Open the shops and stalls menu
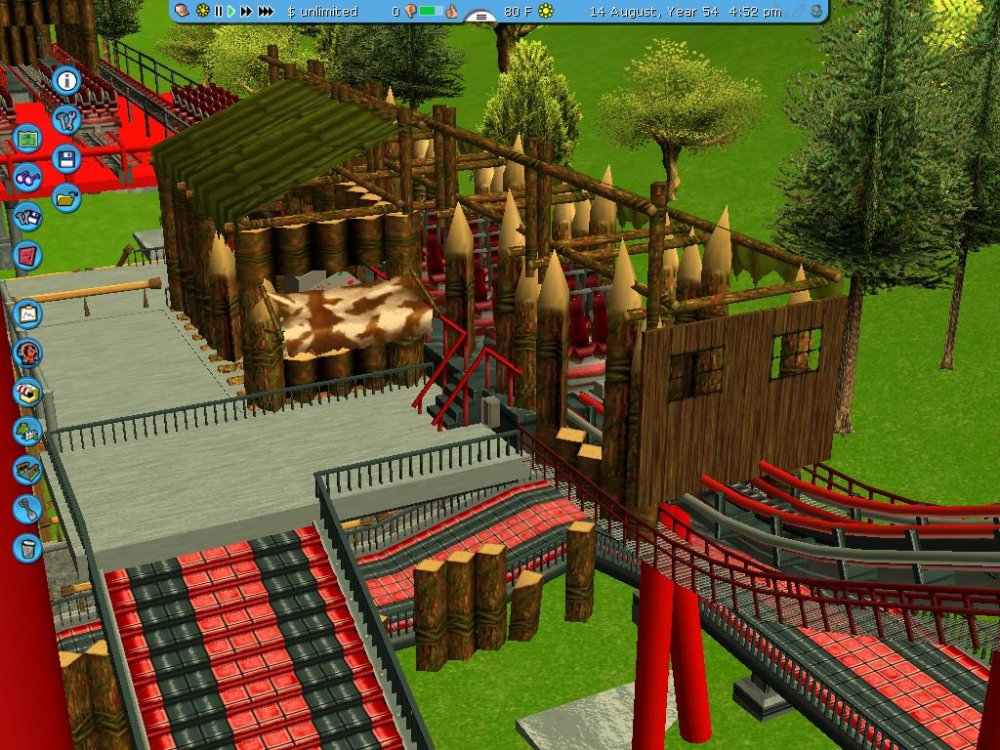Viewport: 1000px width, 750px height. [27, 392]
